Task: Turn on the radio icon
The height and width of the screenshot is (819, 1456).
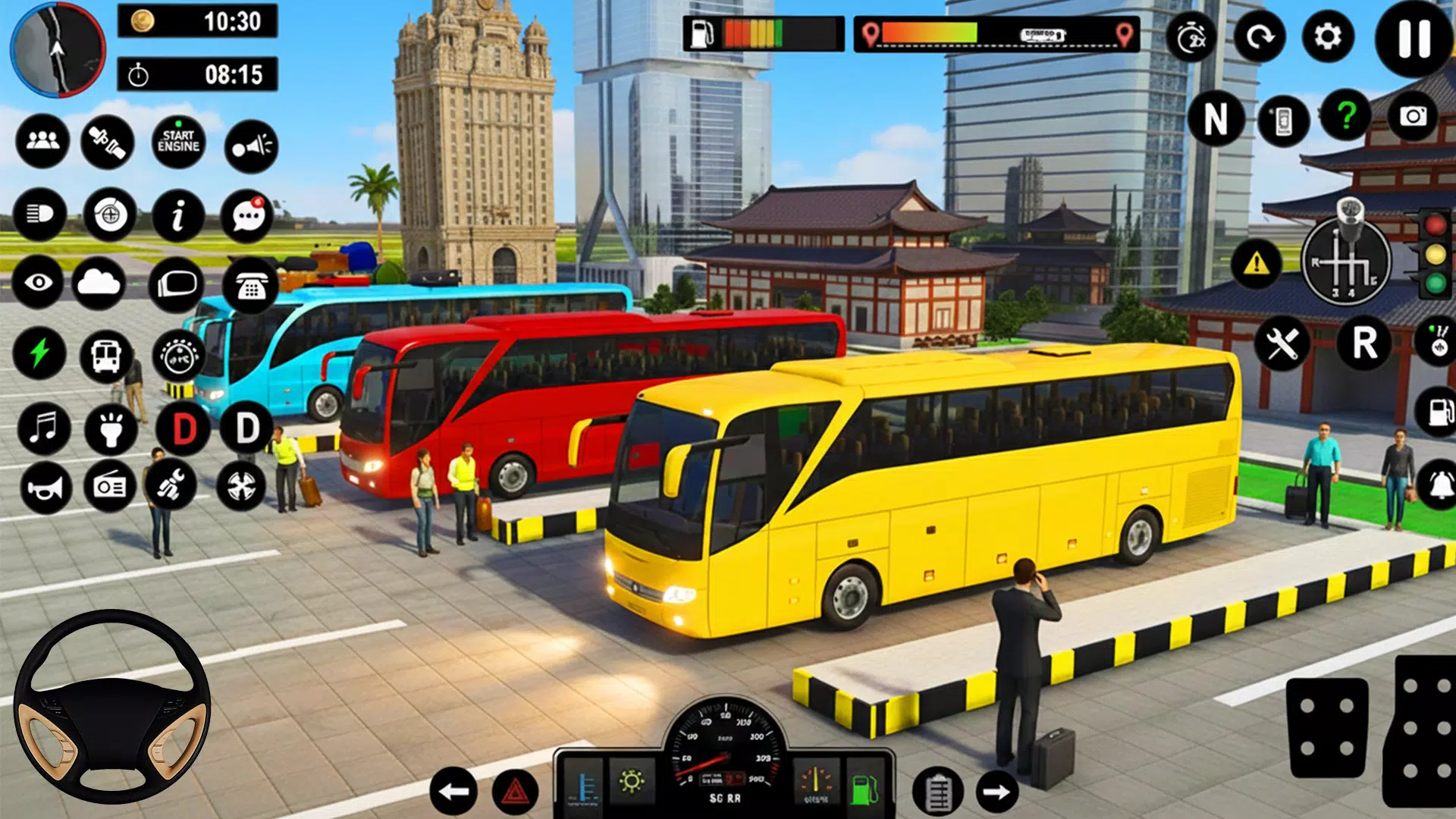Action: (x=109, y=487)
